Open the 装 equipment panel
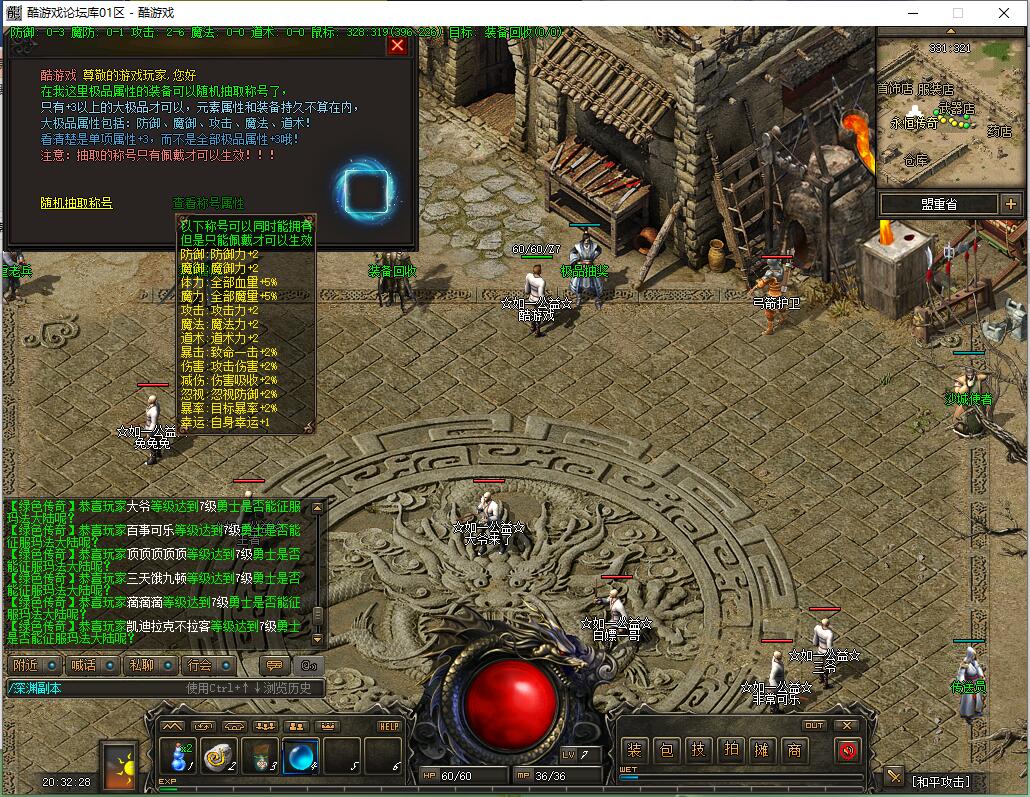 [634, 750]
